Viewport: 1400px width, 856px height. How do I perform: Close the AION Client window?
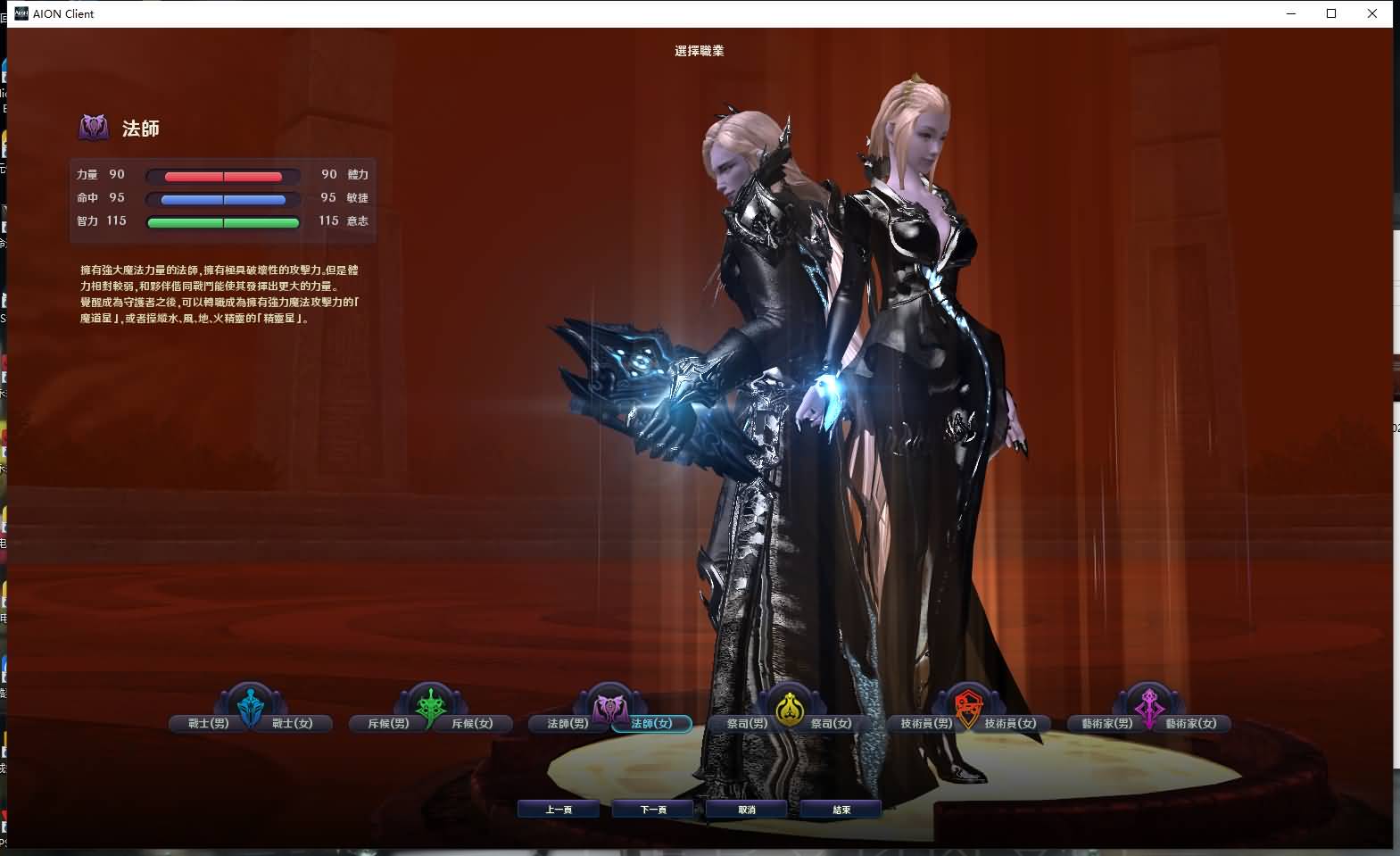pyautogui.click(x=1372, y=13)
